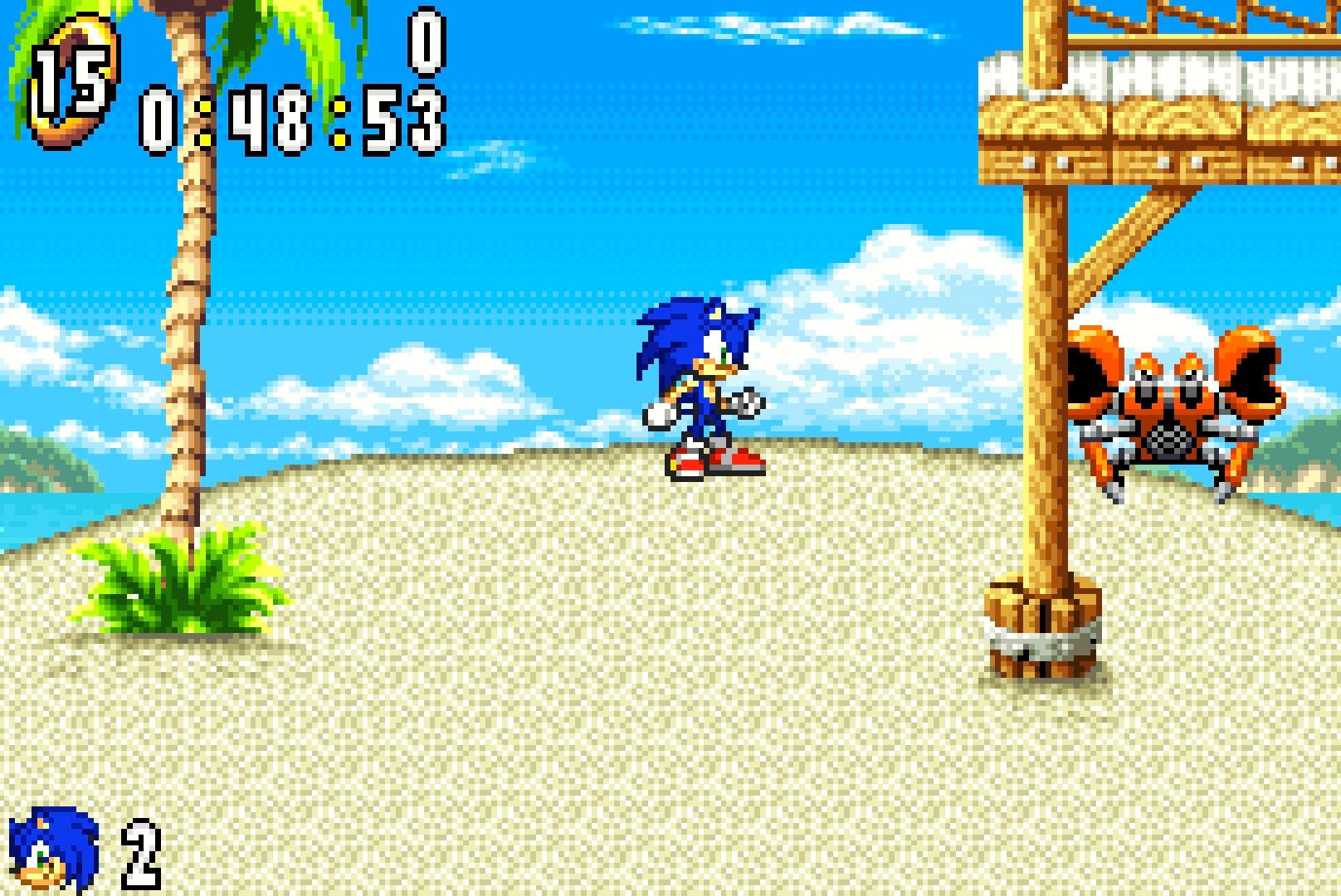Click the Sonic character sprite
This screenshot has height=896, width=1341.
[705, 382]
